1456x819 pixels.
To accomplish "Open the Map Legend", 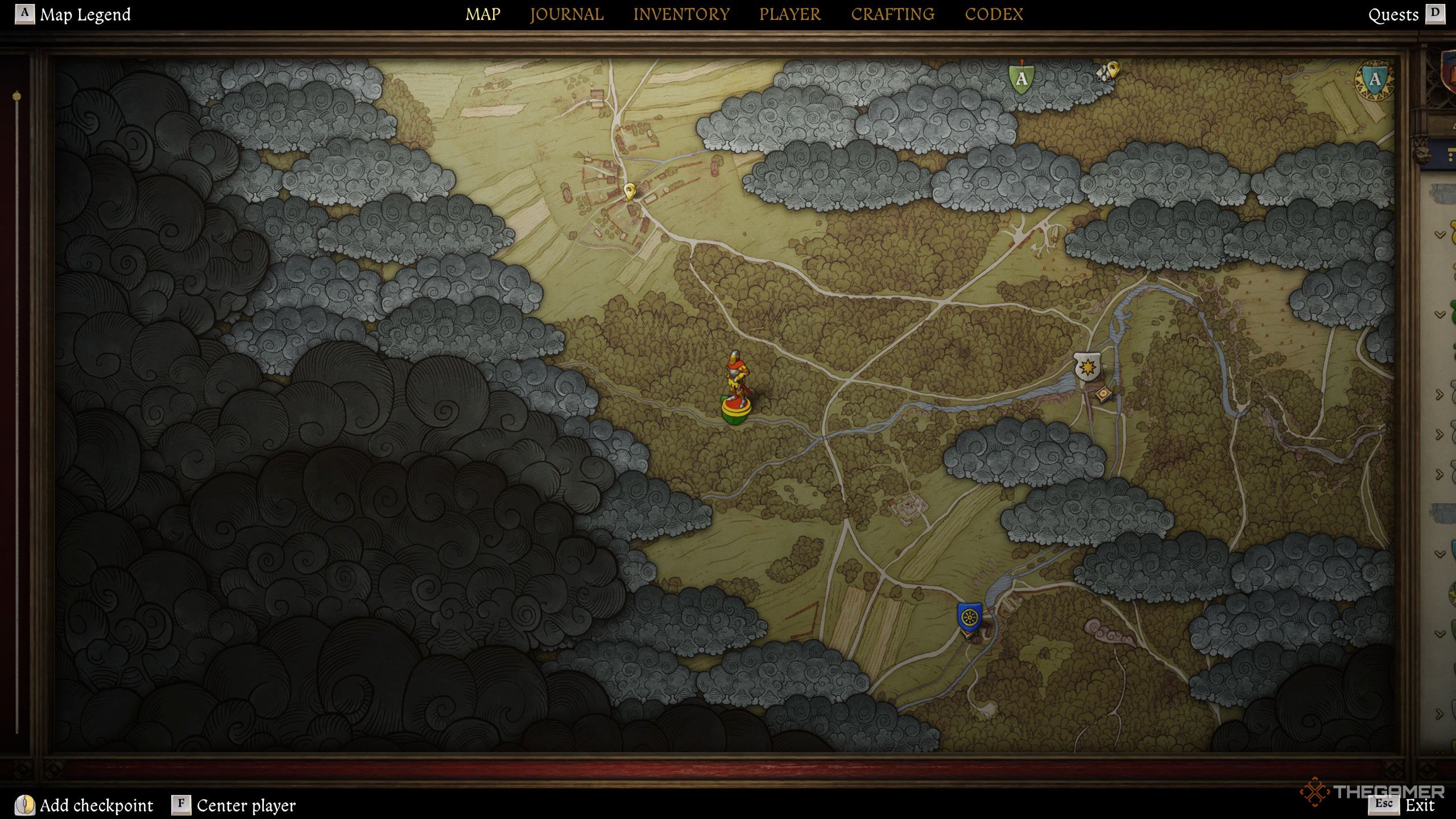I will tap(84, 14).
